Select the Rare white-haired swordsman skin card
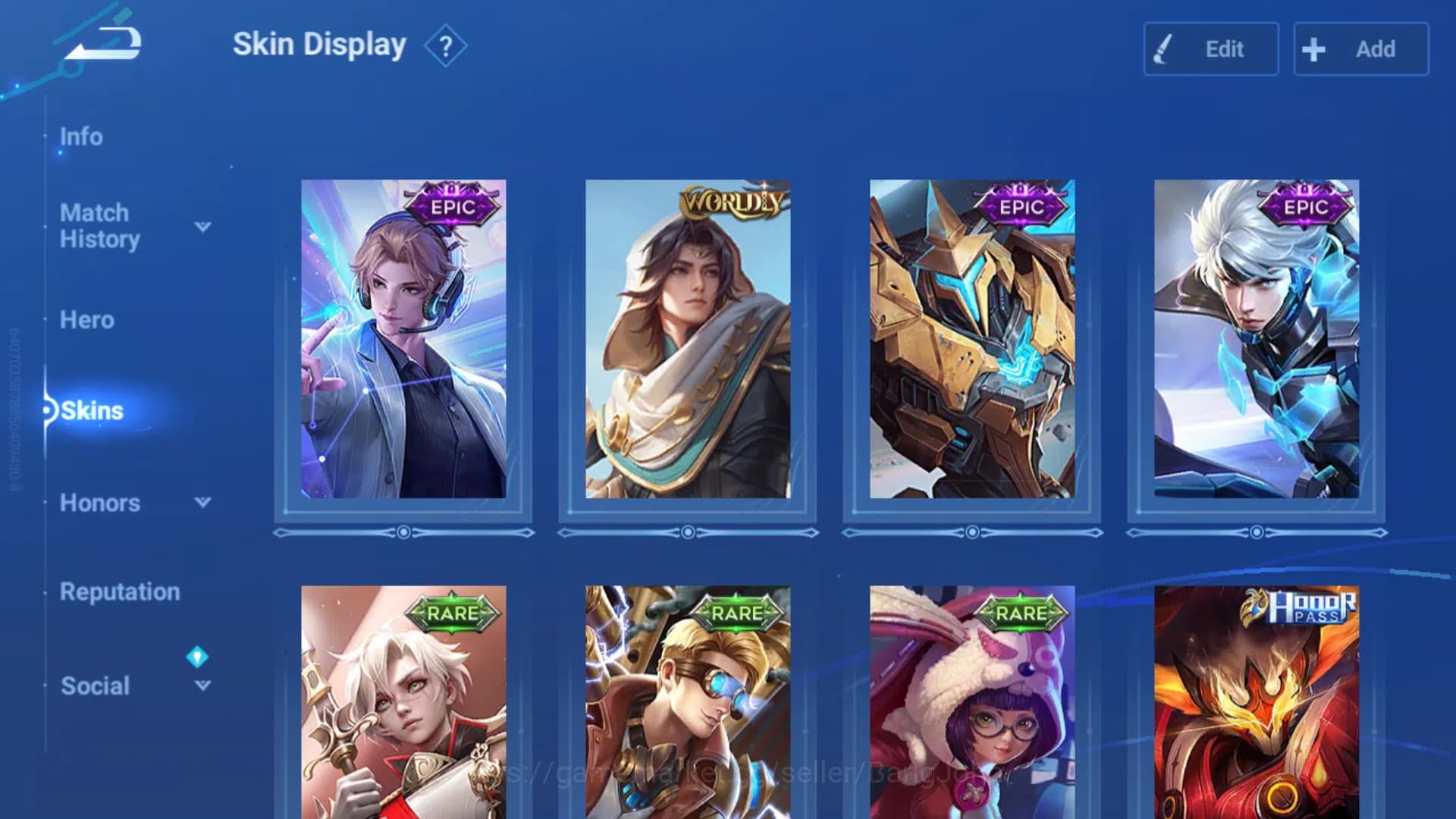1456x819 pixels. point(403,701)
